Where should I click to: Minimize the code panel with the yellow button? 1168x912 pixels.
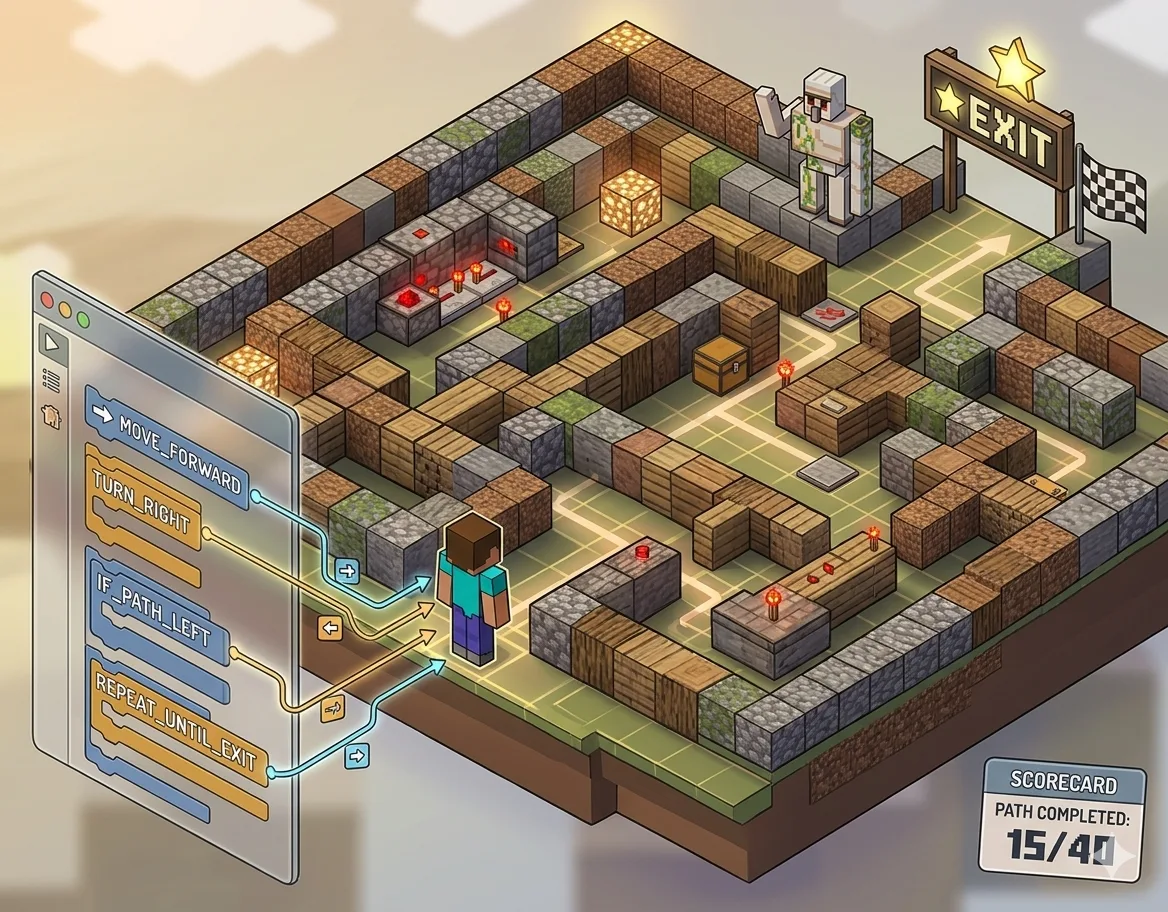[x=64, y=309]
